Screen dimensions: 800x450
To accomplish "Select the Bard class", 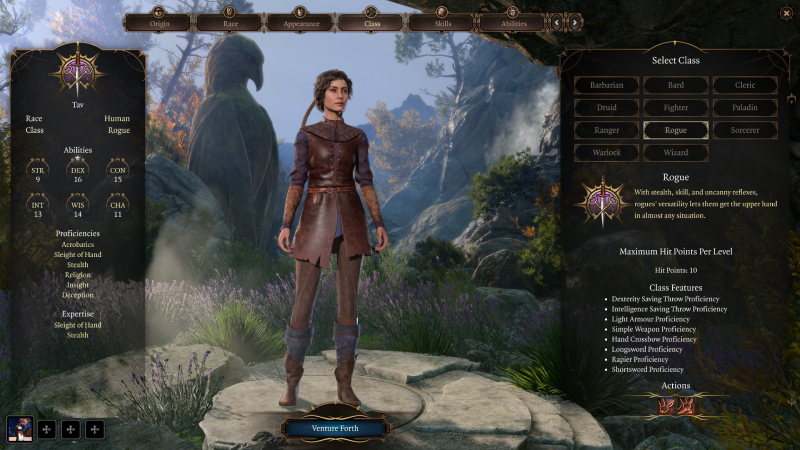I will click(676, 85).
